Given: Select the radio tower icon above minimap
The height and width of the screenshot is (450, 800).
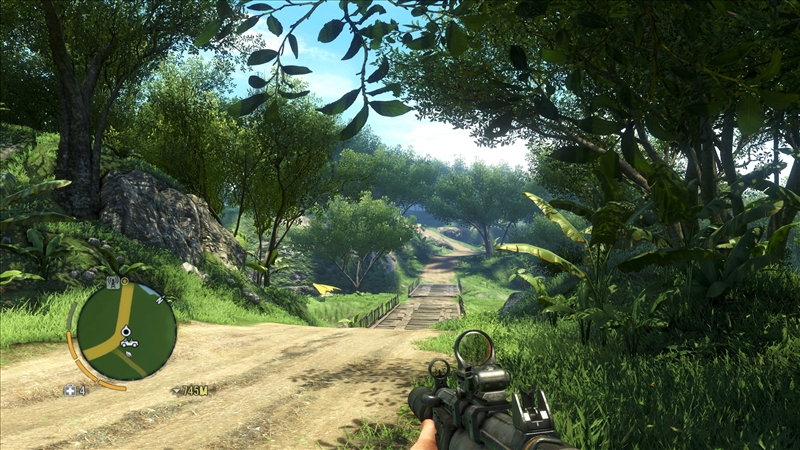Looking at the screenshot, I should pyautogui.click(x=113, y=283).
